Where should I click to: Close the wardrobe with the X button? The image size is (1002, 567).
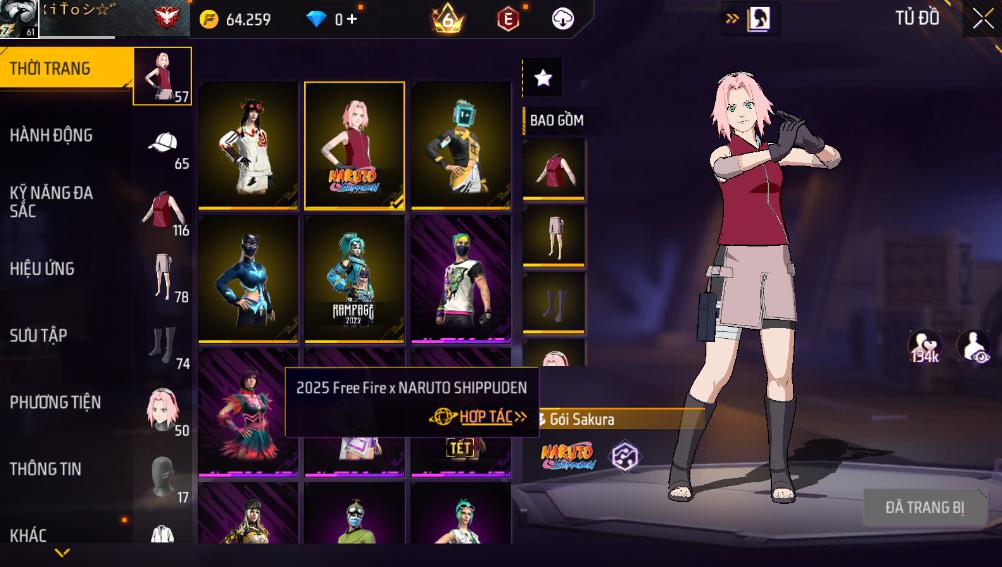pyautogui.click(x=982, y=18)
